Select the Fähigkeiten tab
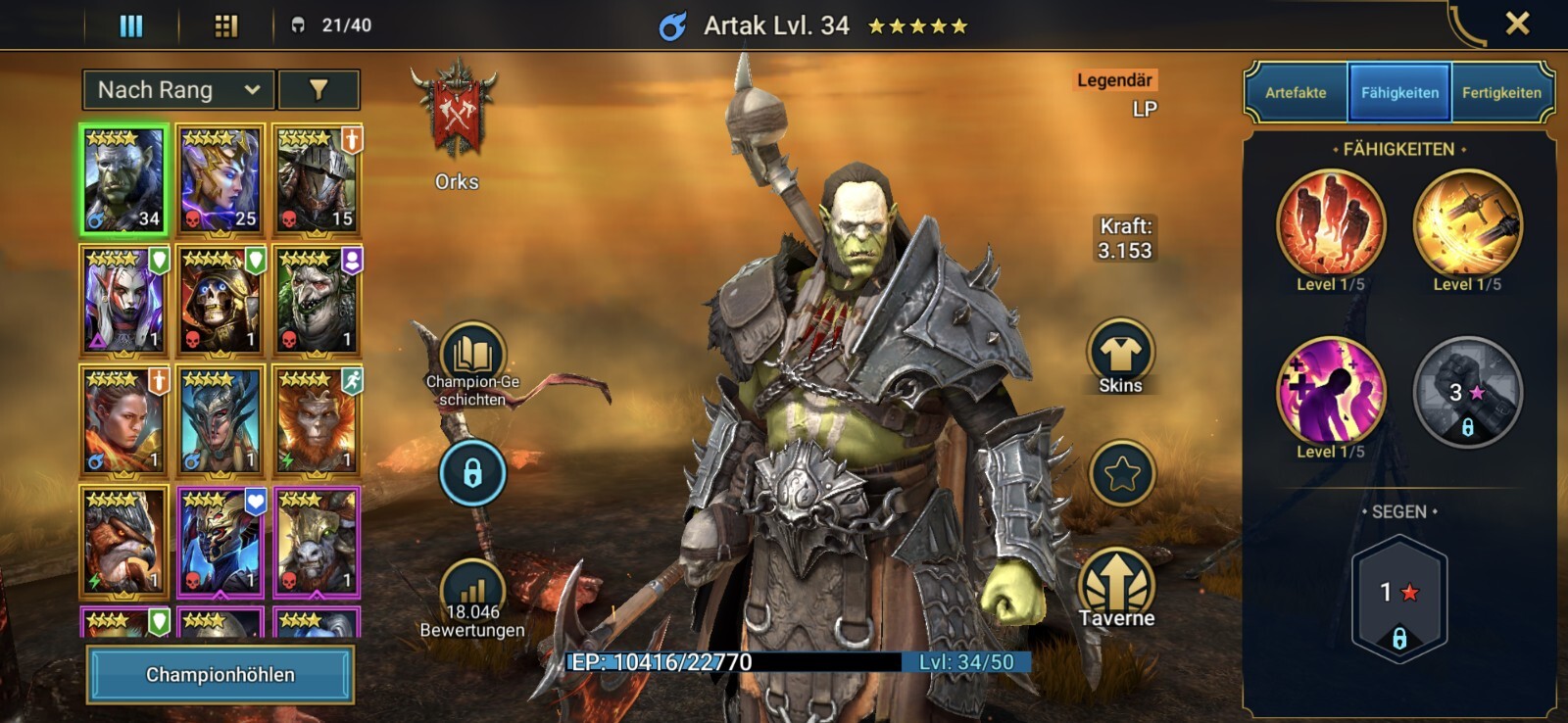This screenshot has width=1568, height=723. pos(1399,93)
